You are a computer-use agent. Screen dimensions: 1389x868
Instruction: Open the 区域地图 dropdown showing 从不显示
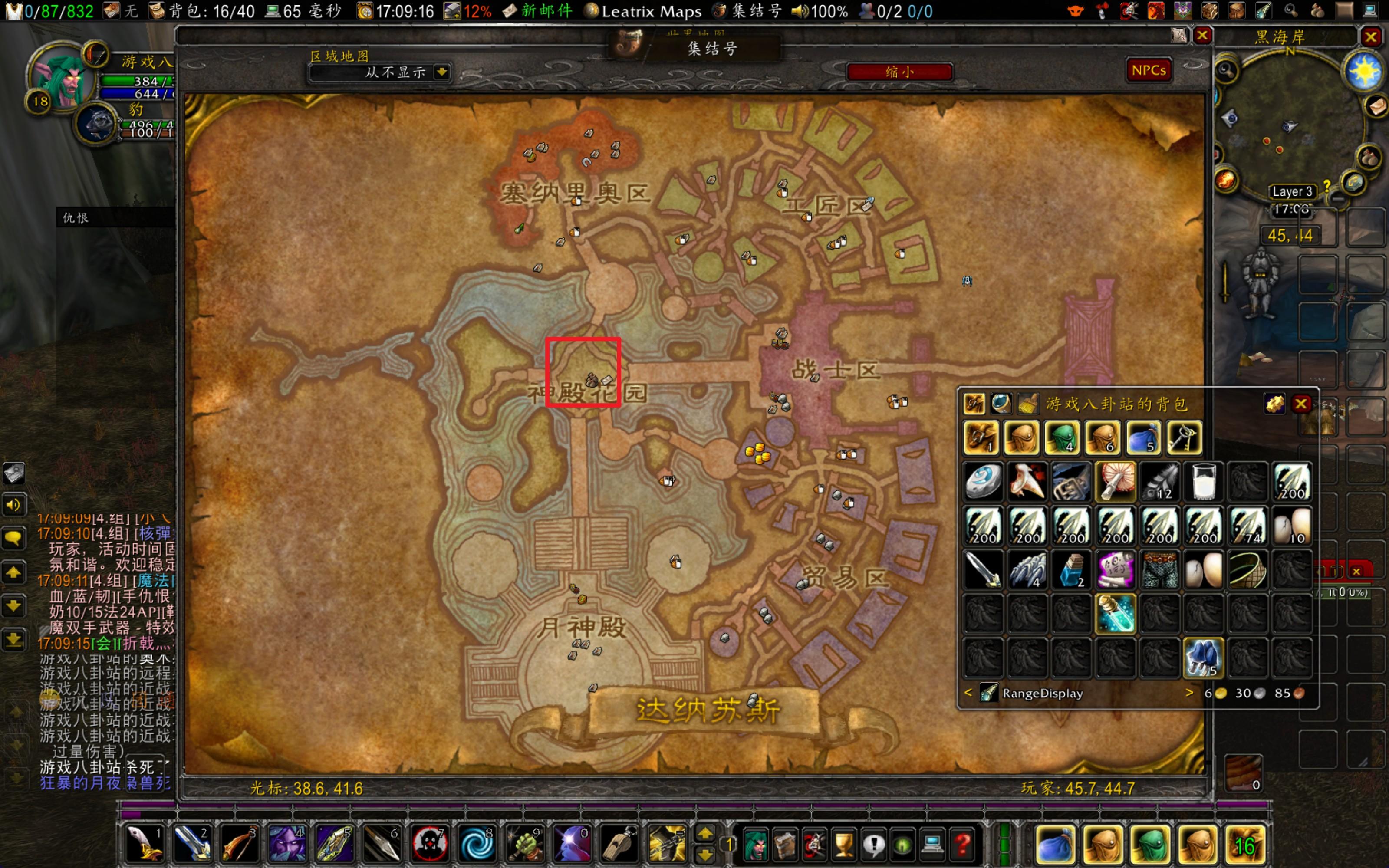(x=441, y=72)
